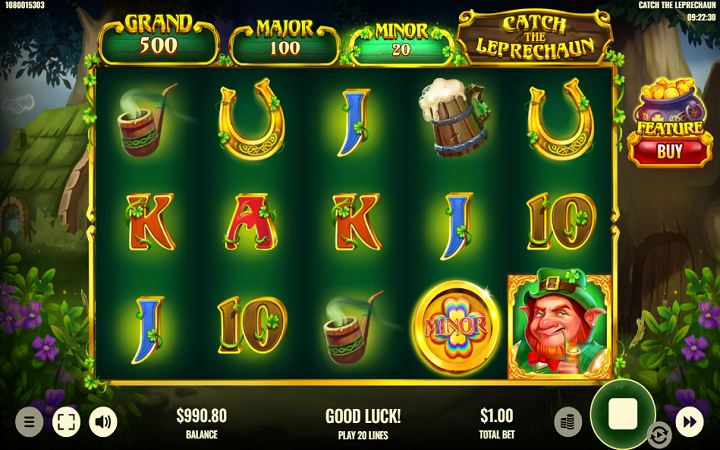The height and width of the screenshot is (450, 720).
Task: Activate the fast-forward turbo spin
Action: point(690,422)
